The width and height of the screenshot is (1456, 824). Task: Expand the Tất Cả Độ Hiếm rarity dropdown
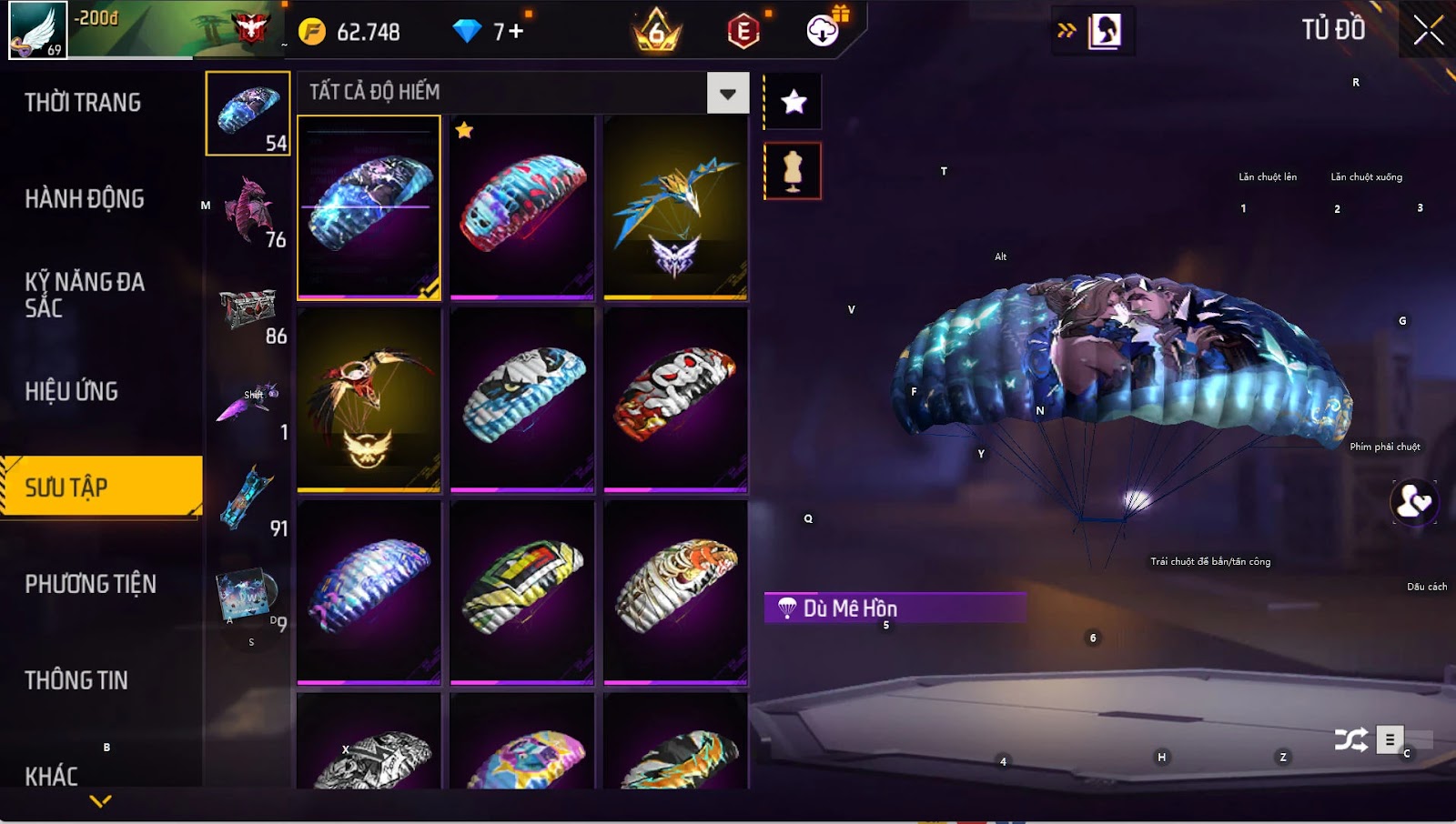coord(727,93)
